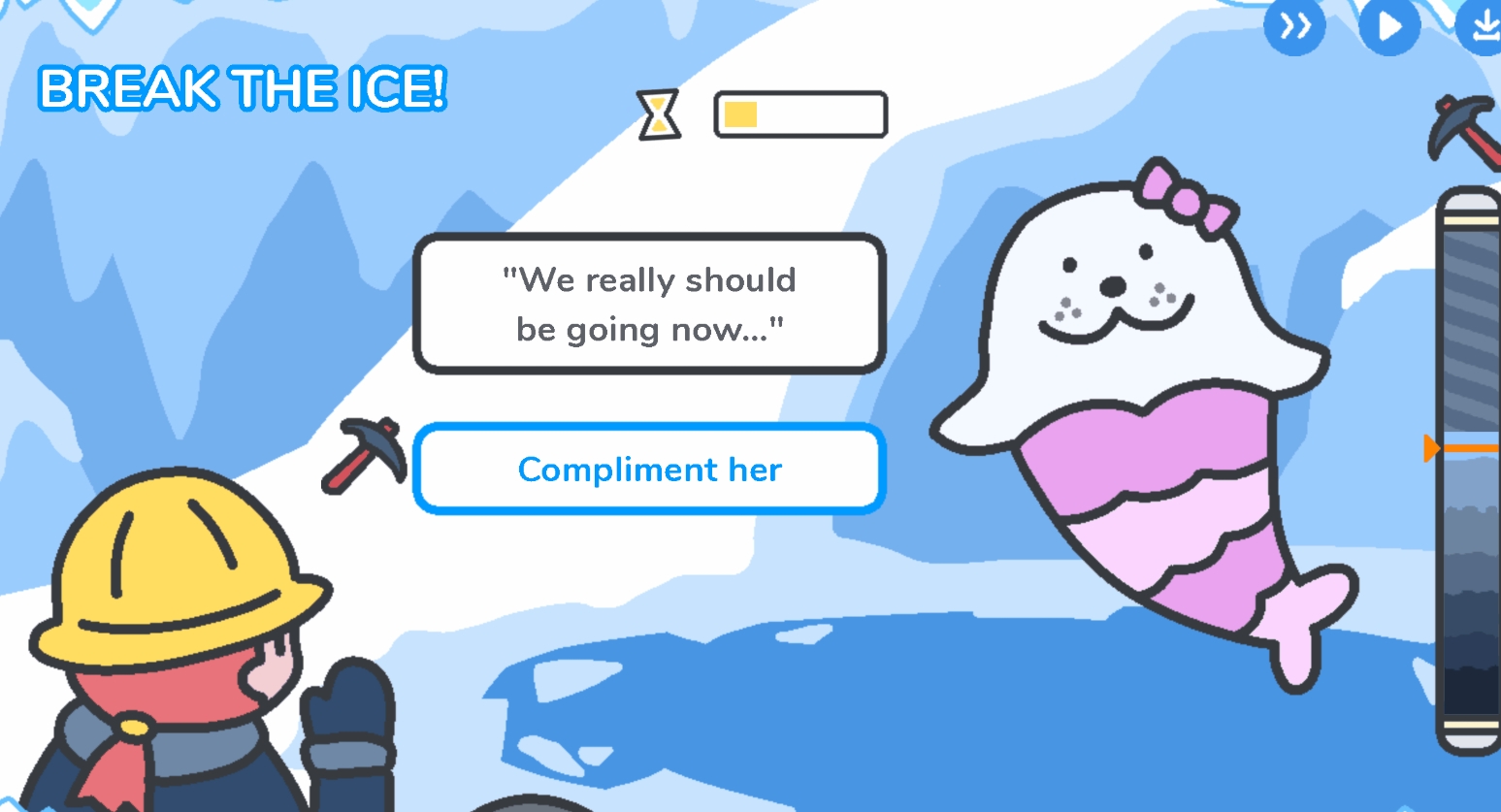This screenshot has height=812, width=1501.
Task: Click the hourglass timer icon
Action: click(x=659, y=114)
